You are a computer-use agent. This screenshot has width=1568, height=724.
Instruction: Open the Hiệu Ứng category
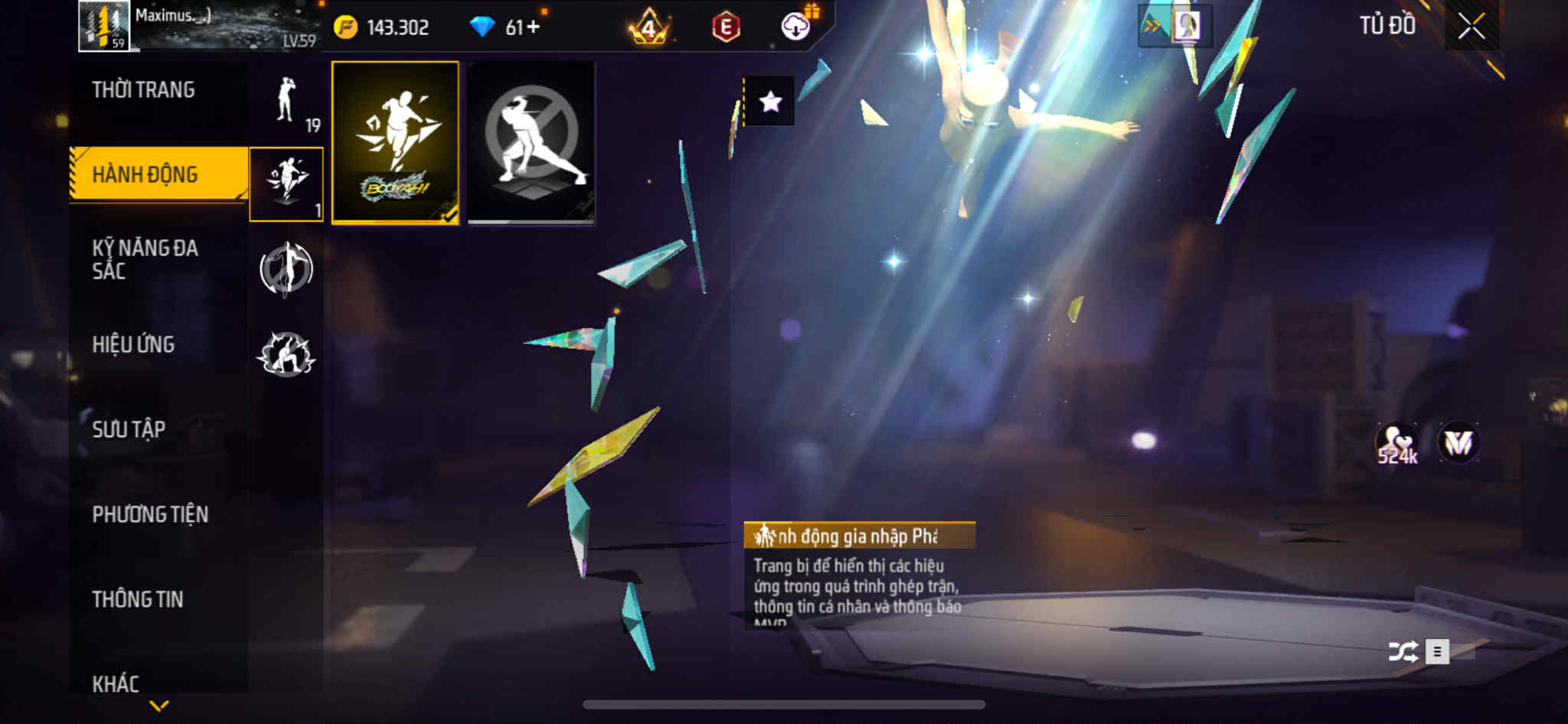pyautogui.click(x=134, y=344)
